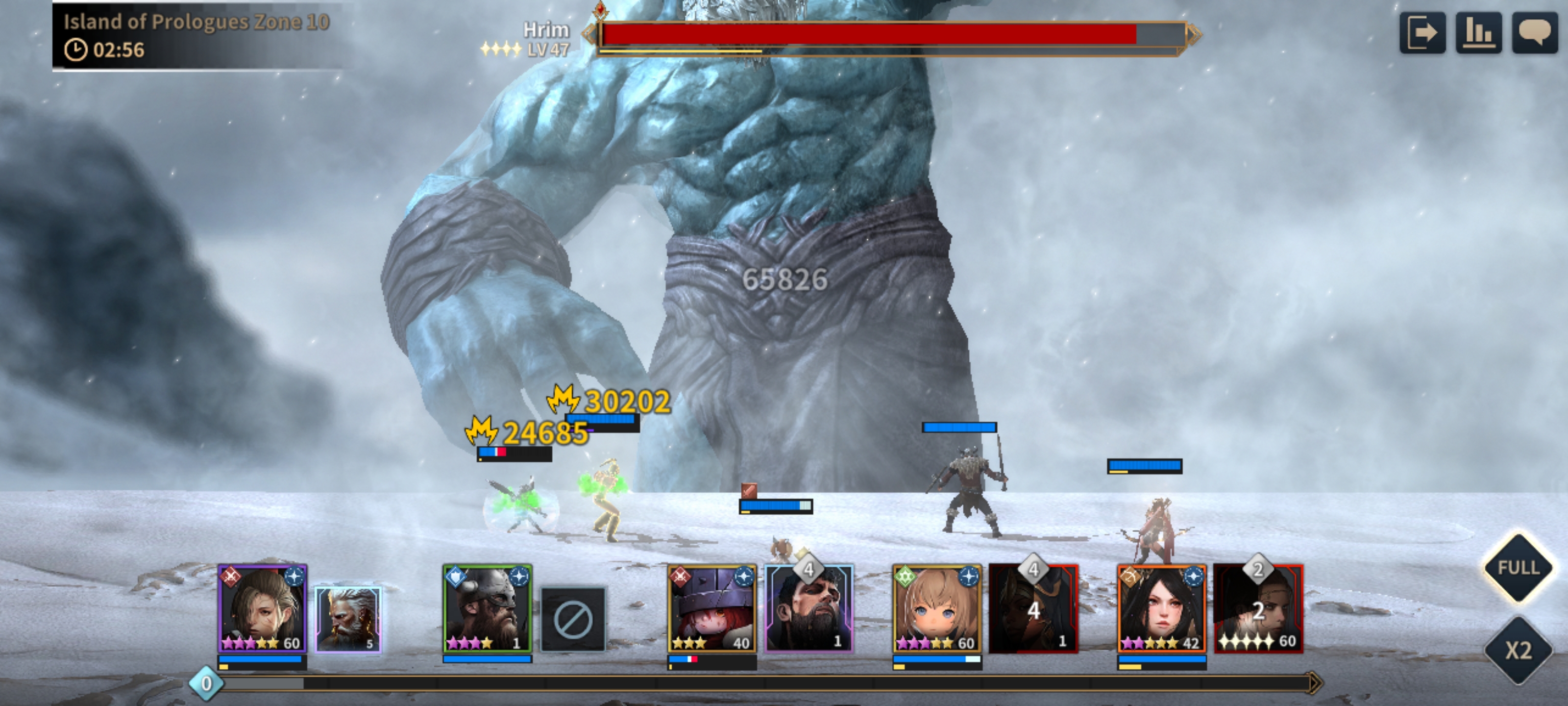Exit the battle using the leave button
The image size is (1568, 706).
pyautogui.click(x=1422, y=33)
